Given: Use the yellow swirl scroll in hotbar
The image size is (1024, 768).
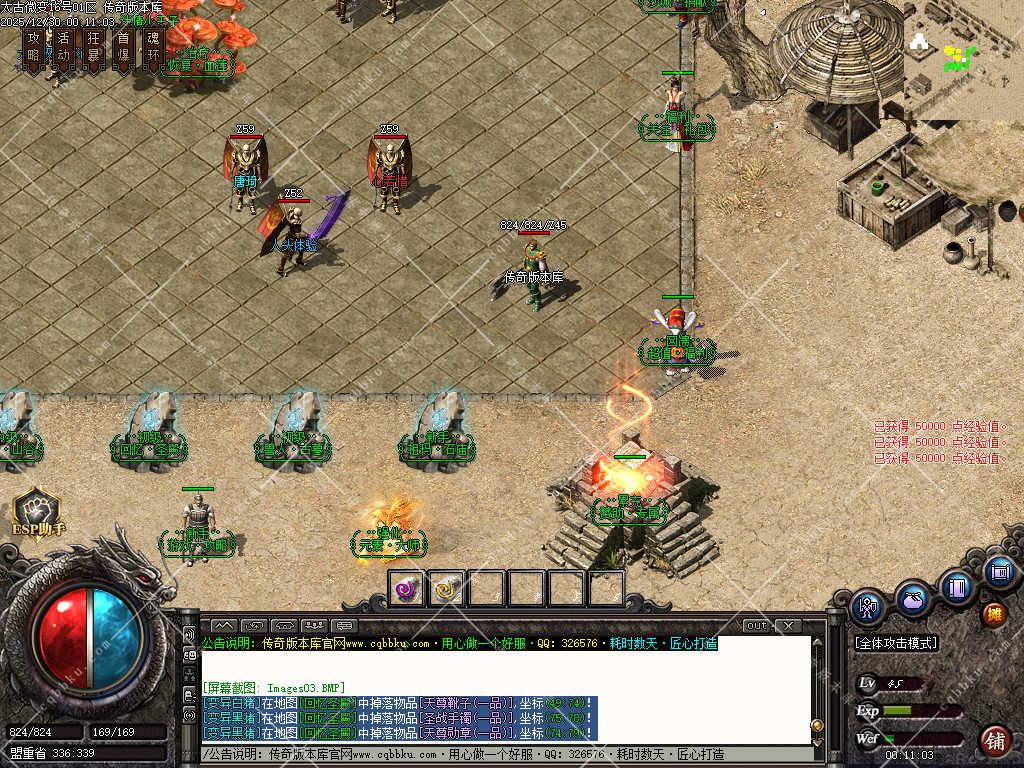Looking at the screenshot, I should point(447,589).
